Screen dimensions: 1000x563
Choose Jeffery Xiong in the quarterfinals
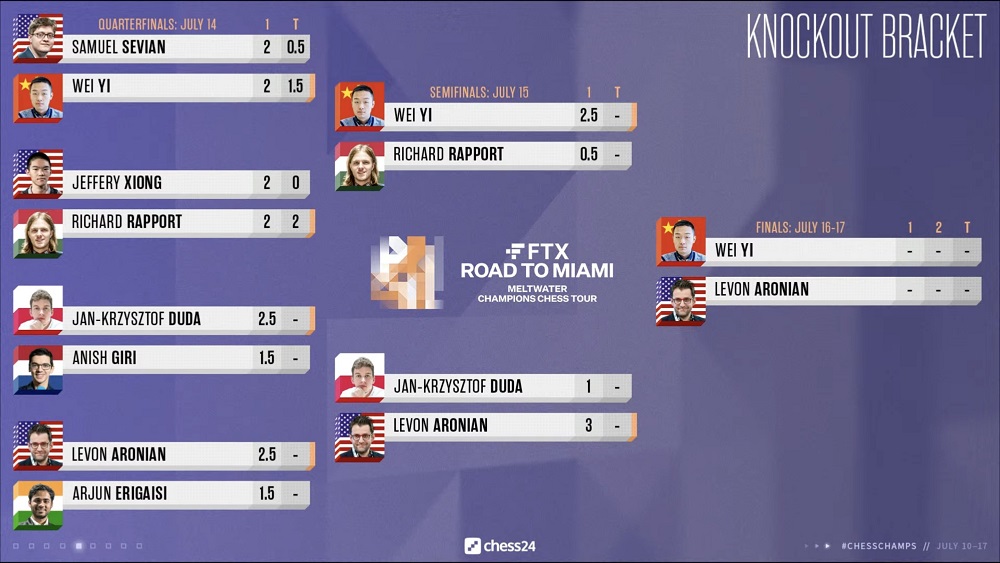pos(160,183)
